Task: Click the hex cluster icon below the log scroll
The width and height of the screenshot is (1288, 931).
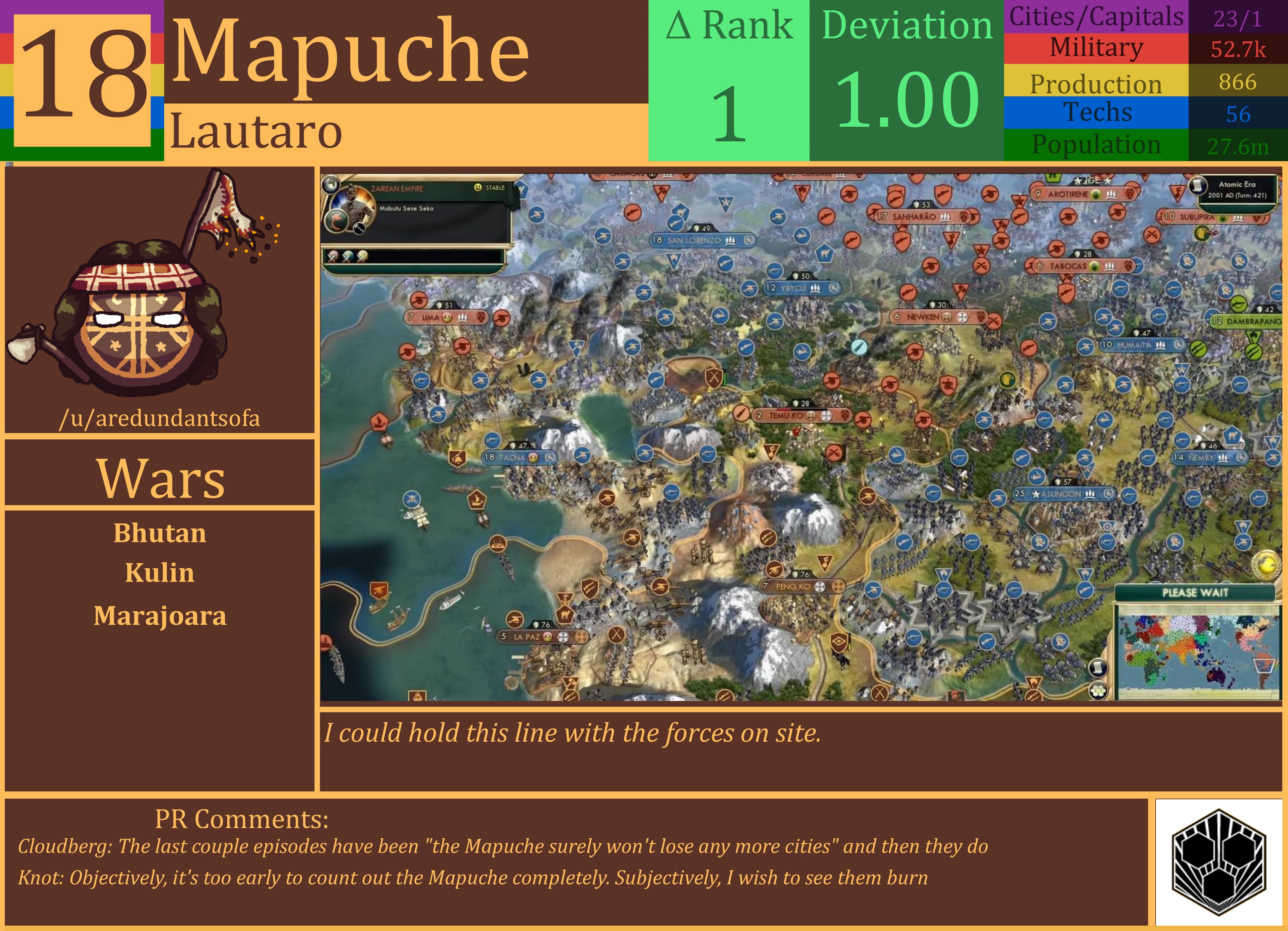Action: (x=1098, y=691)
